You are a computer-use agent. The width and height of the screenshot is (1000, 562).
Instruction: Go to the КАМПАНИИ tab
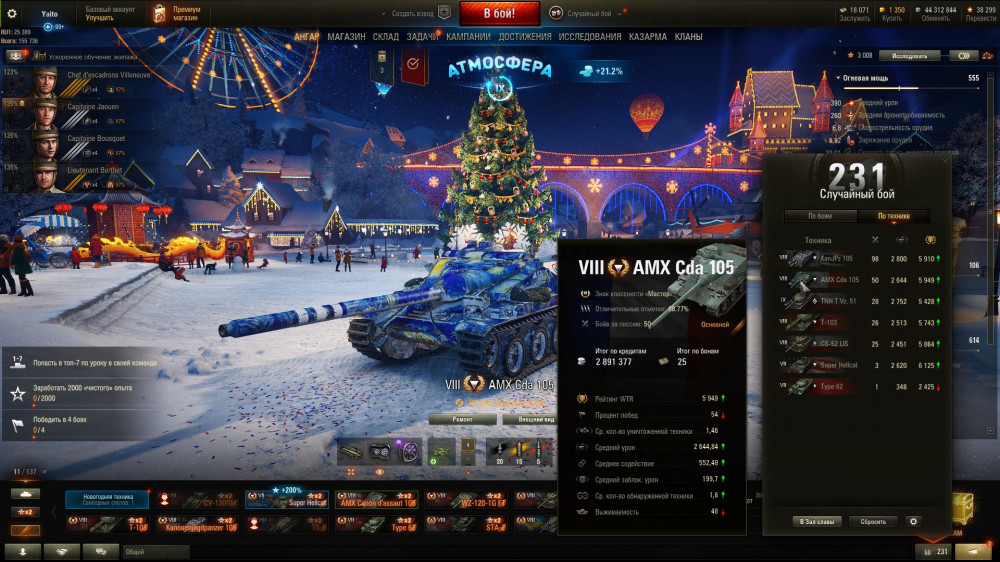(468, 37)
